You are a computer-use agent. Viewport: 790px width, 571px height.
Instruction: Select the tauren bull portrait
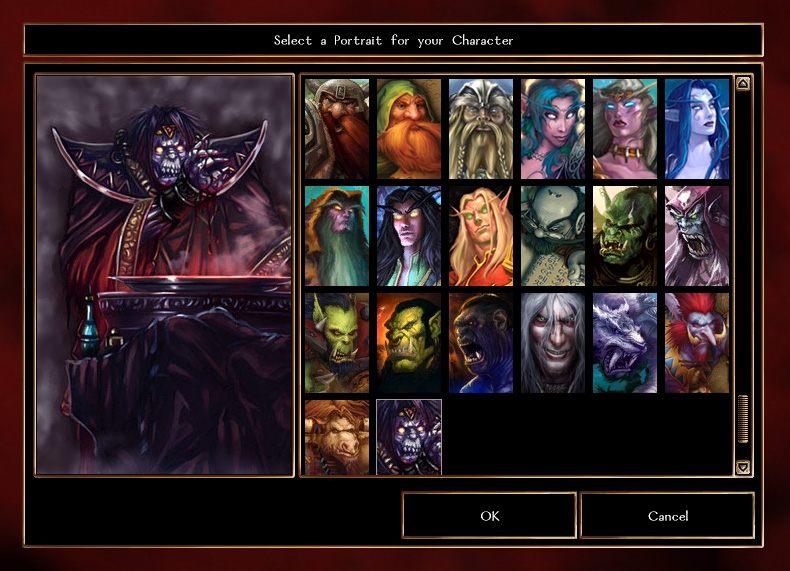[x=337, y=436]
